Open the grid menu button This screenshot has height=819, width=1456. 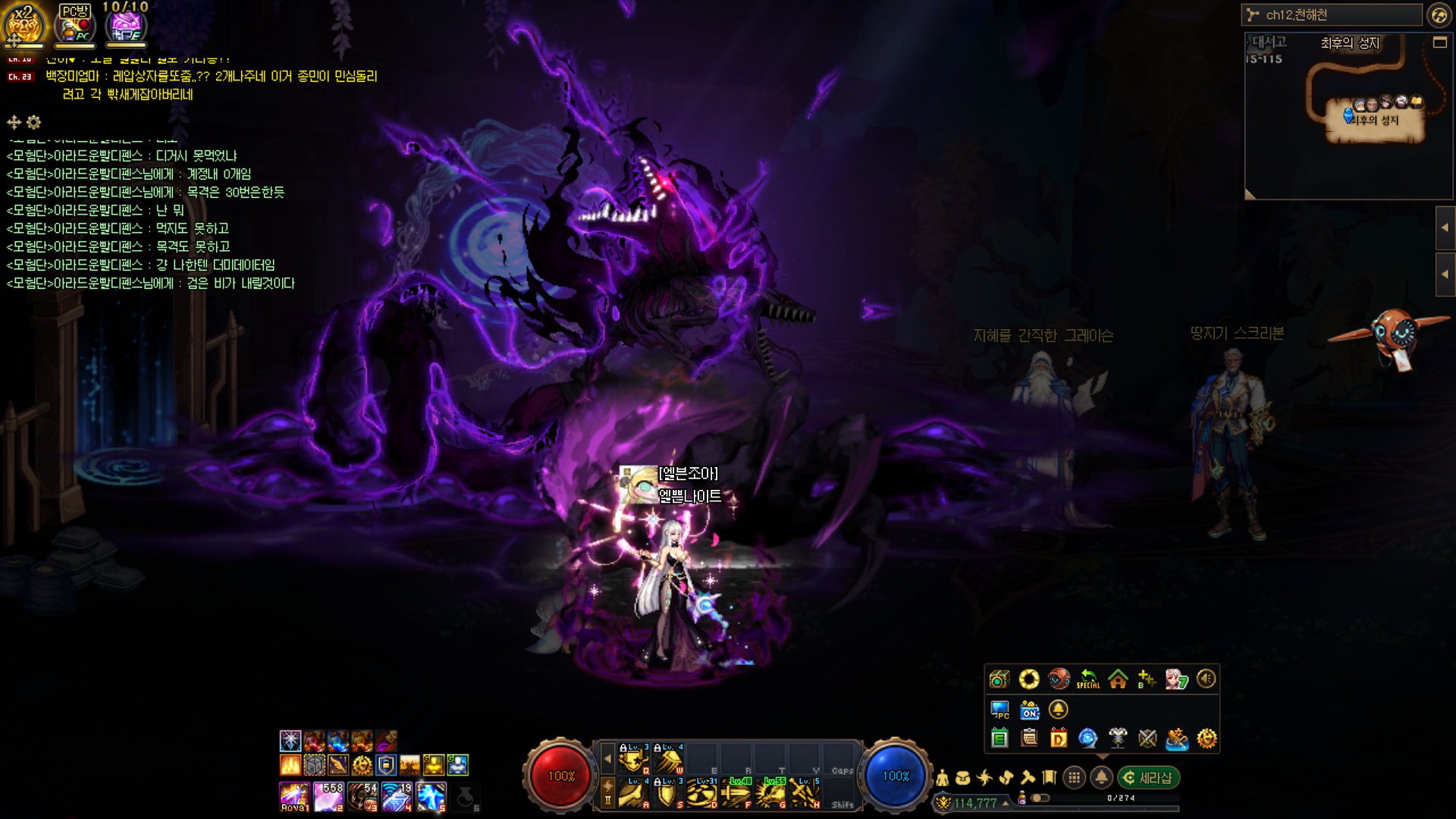(x=1073, y=777)
